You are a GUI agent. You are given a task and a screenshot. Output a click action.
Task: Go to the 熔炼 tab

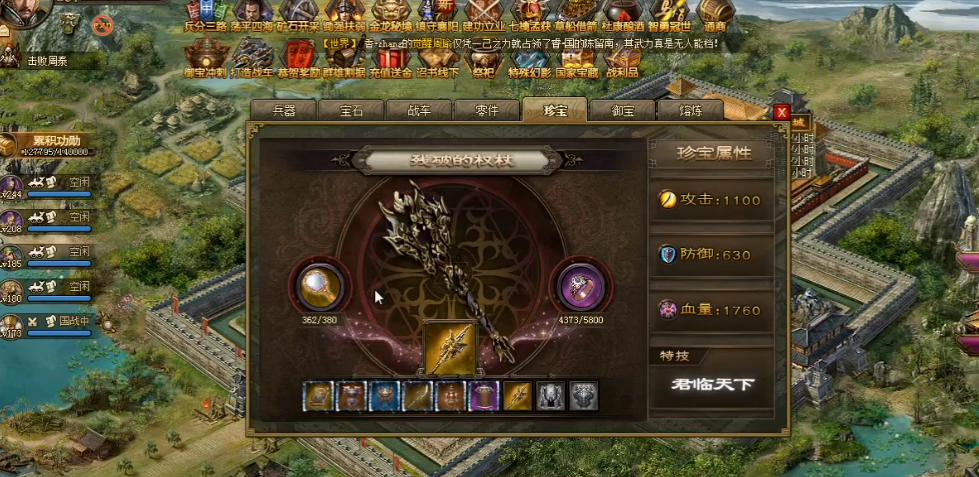[689, 110]
